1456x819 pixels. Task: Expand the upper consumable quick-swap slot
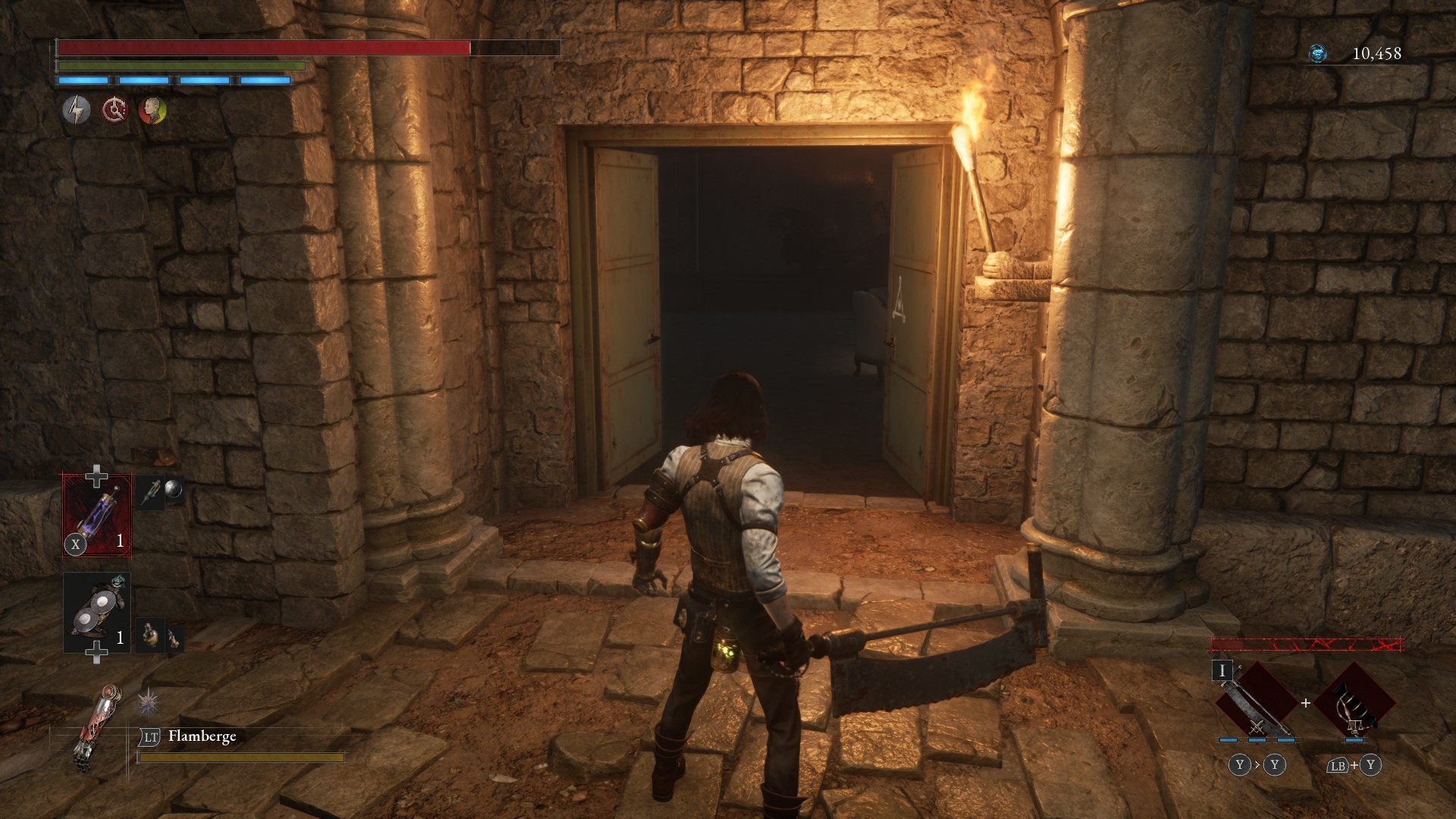96,475
